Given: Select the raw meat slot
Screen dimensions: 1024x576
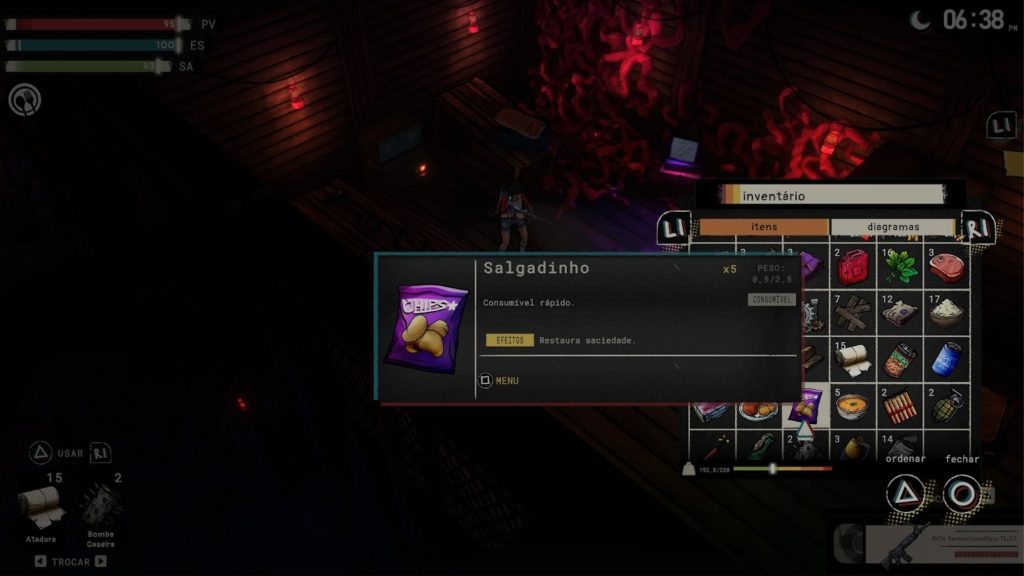Looking at the screenshot, I should tap(946, 267).
